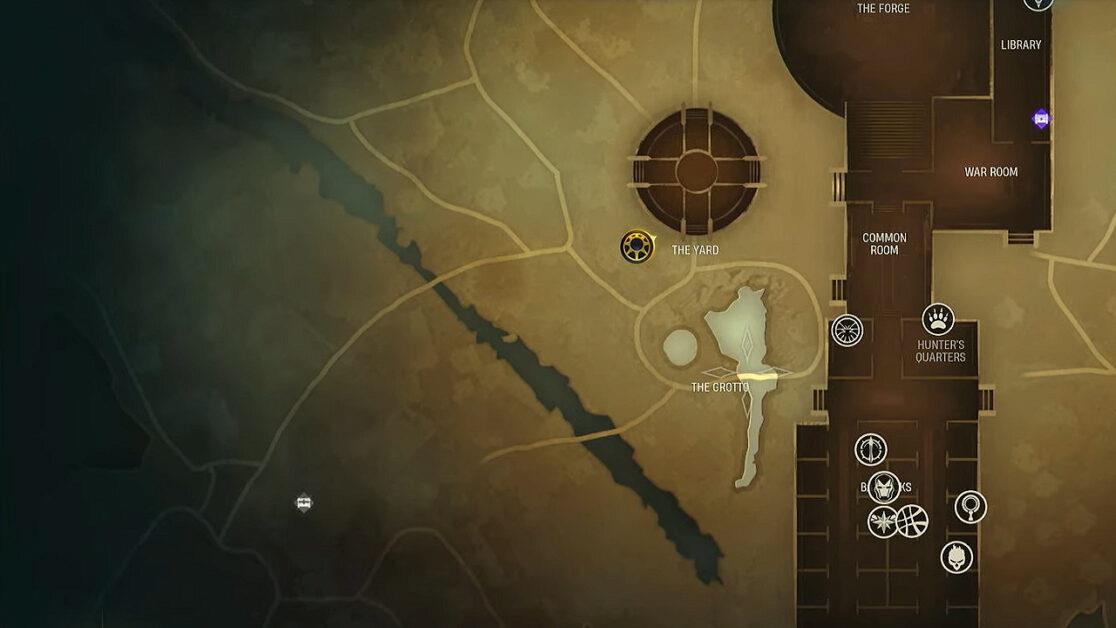Choose the spiked circle blade hero marker
1116x628 pixels.
pyautogui.click(x=871, y=450)
